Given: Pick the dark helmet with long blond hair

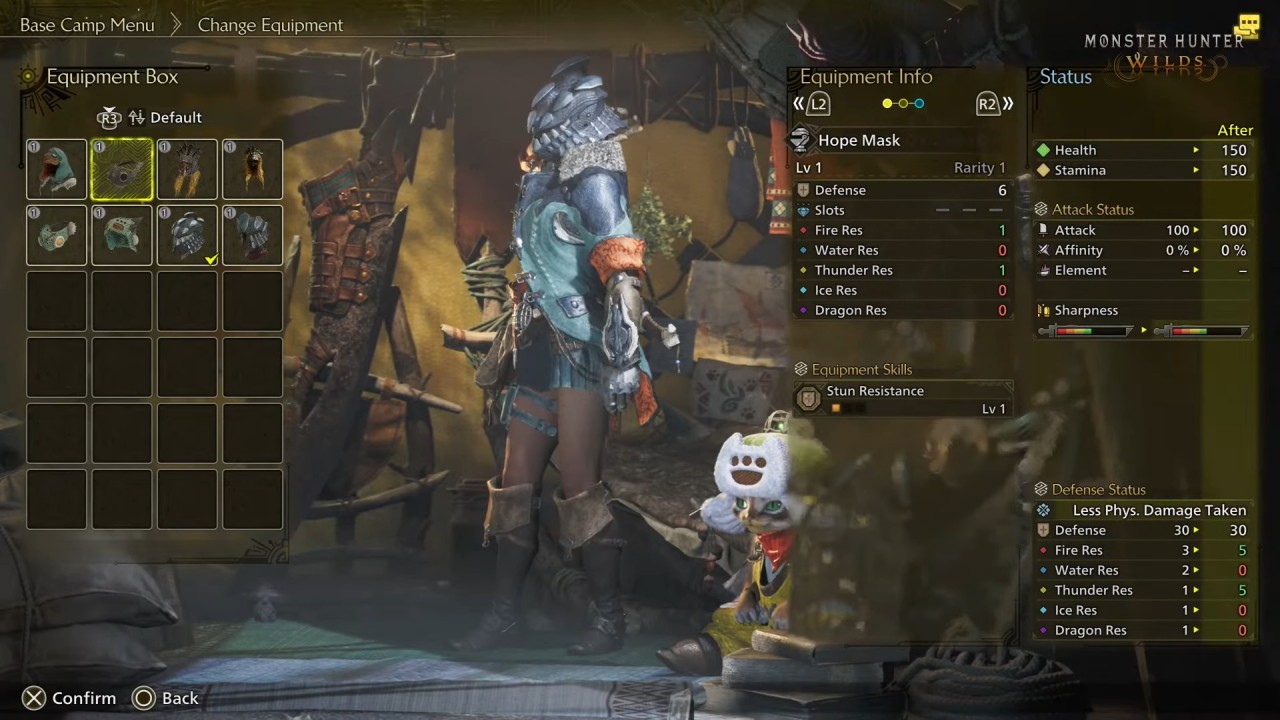Looking at the screenshot, I should tap(252, 170).
